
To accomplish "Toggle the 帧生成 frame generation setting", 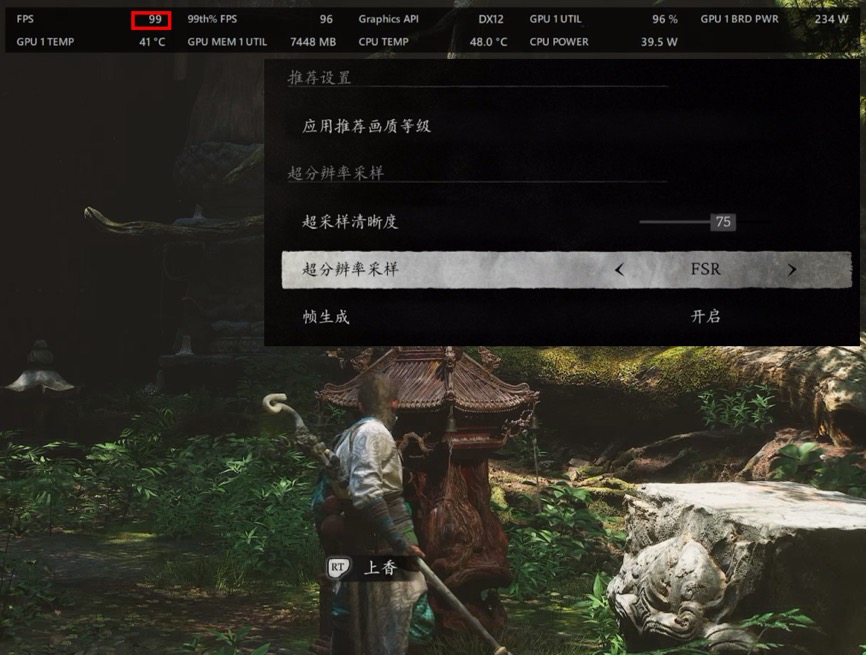I will (x=705, y=316).
